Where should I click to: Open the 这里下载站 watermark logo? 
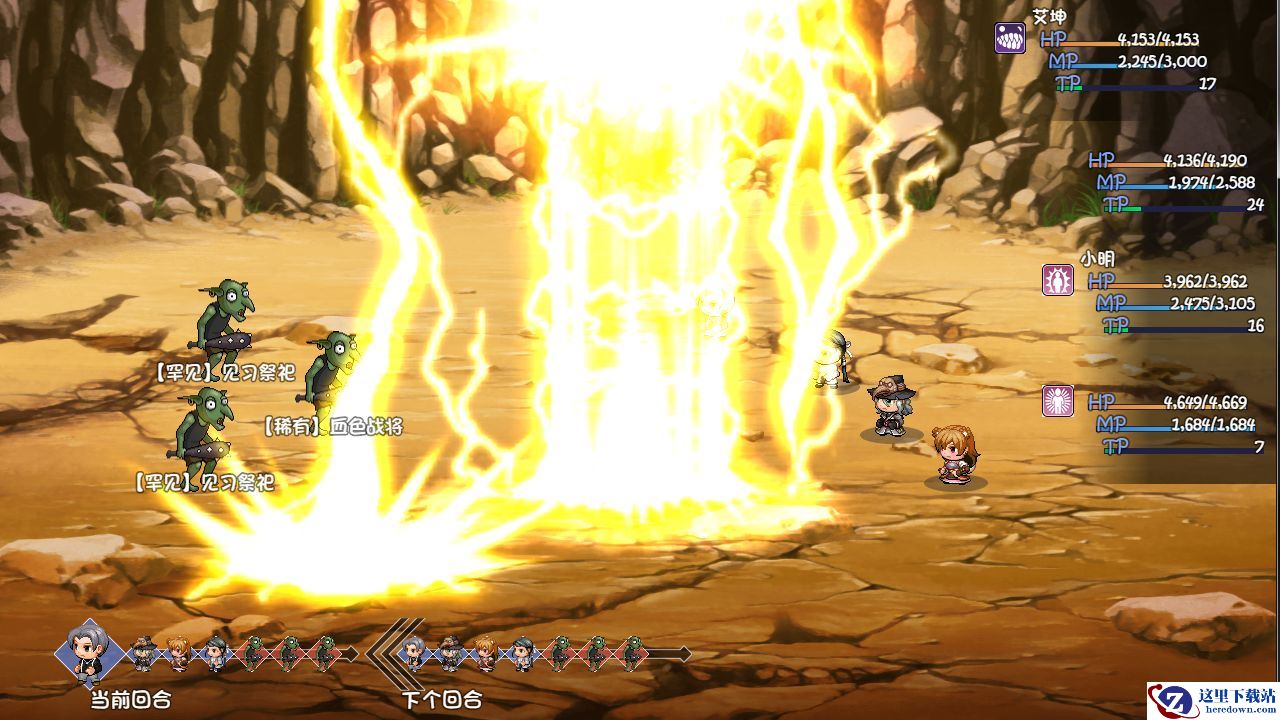pyautogui.click(x=1211, y=699)
